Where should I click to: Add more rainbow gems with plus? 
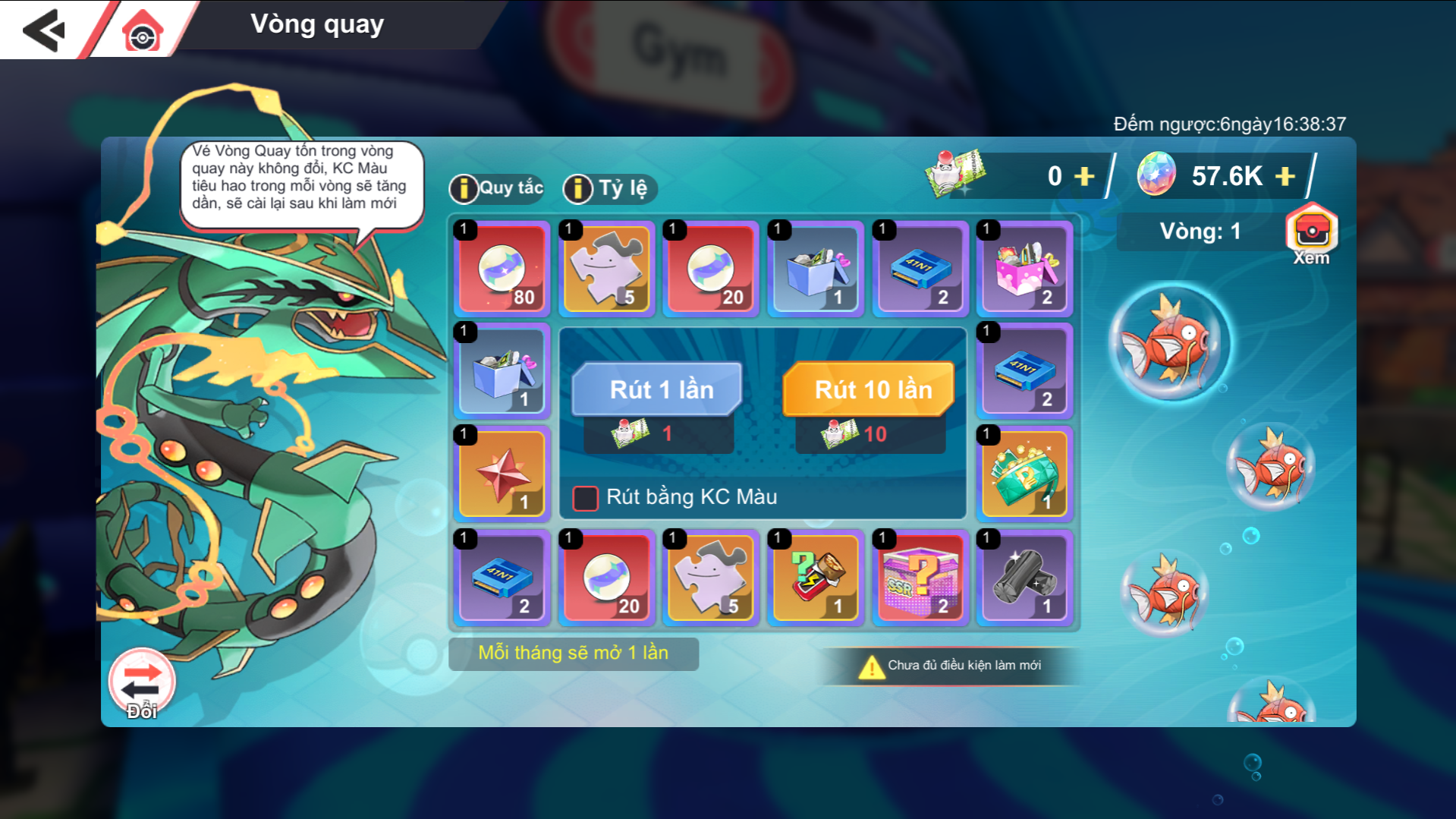(x=1285, y=176)
